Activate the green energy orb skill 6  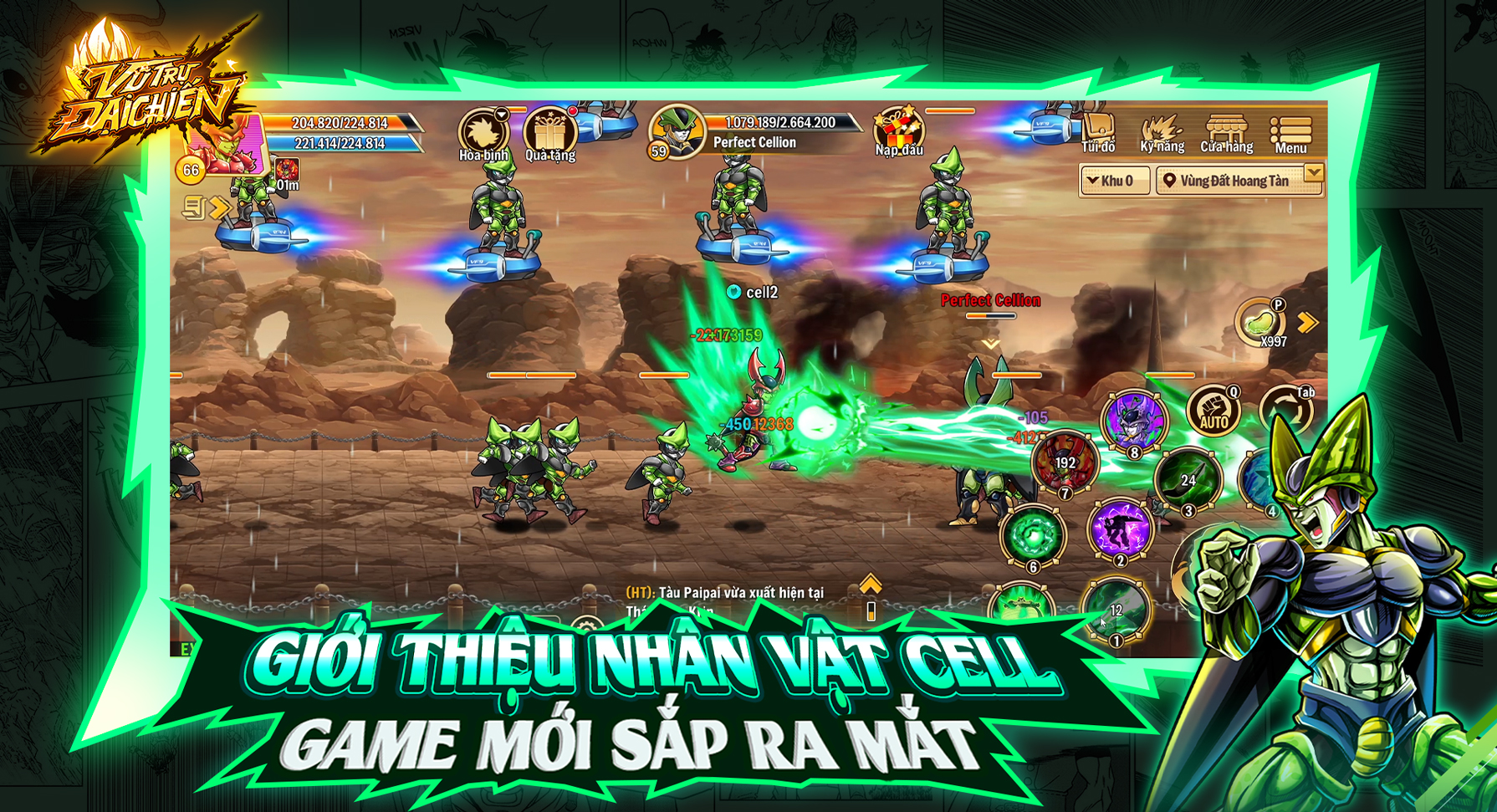click(x=1032, y=535)
